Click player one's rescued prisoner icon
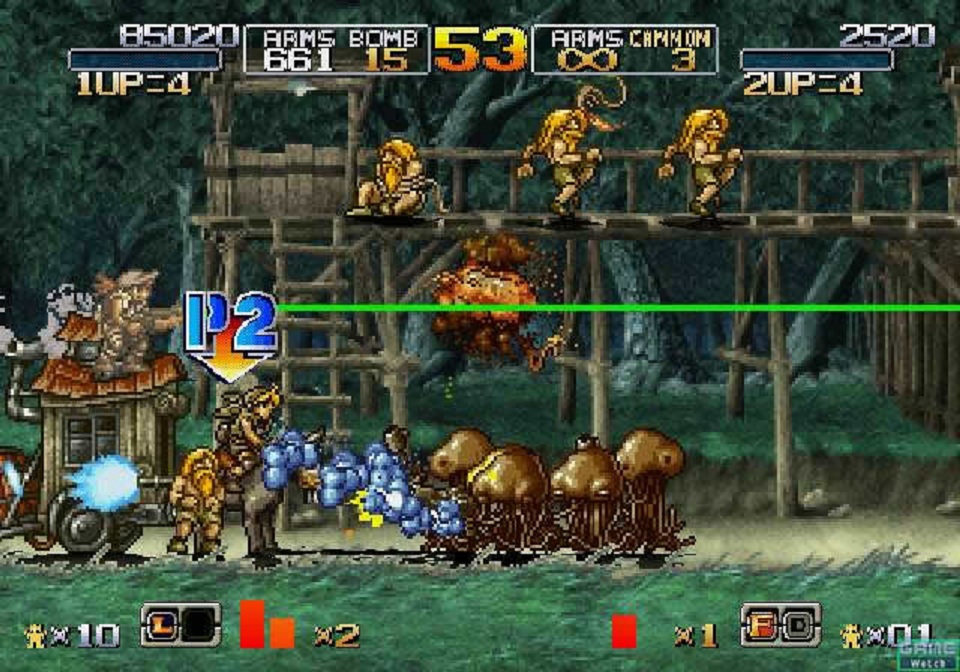The width and height of the screenshot is (960, 672). pos(35,634)
